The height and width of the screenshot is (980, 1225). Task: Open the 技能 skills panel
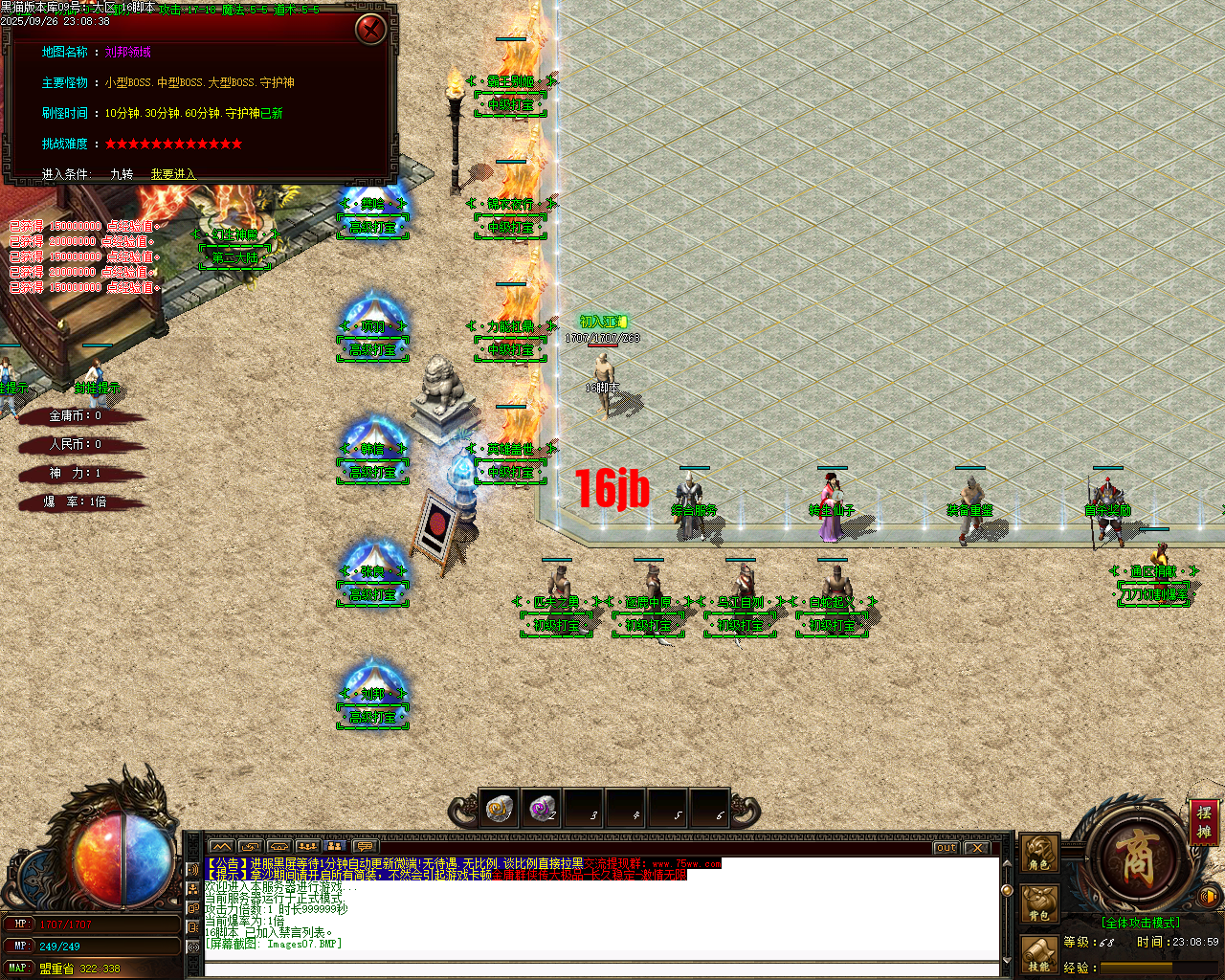1039,954
